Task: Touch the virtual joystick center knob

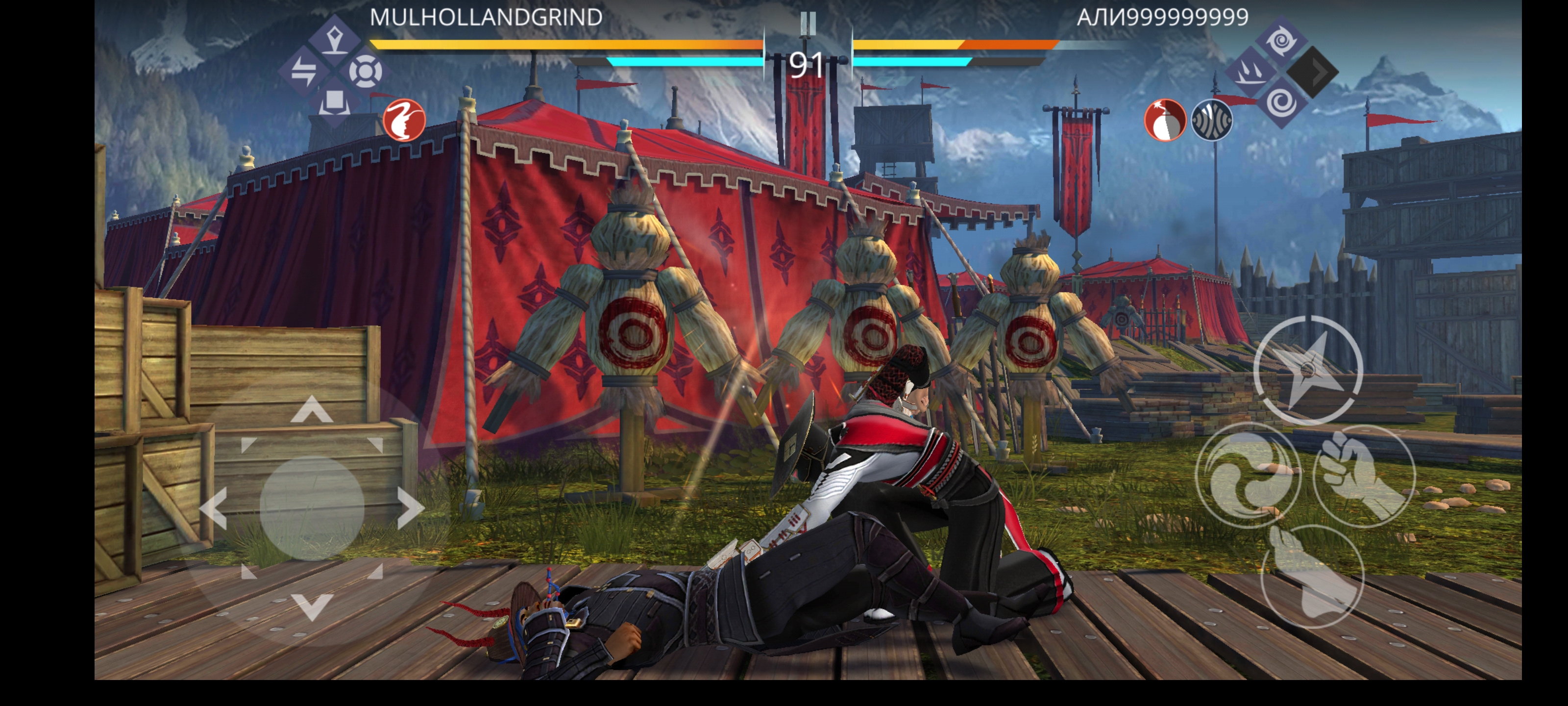Action: [x=312, y=507]
